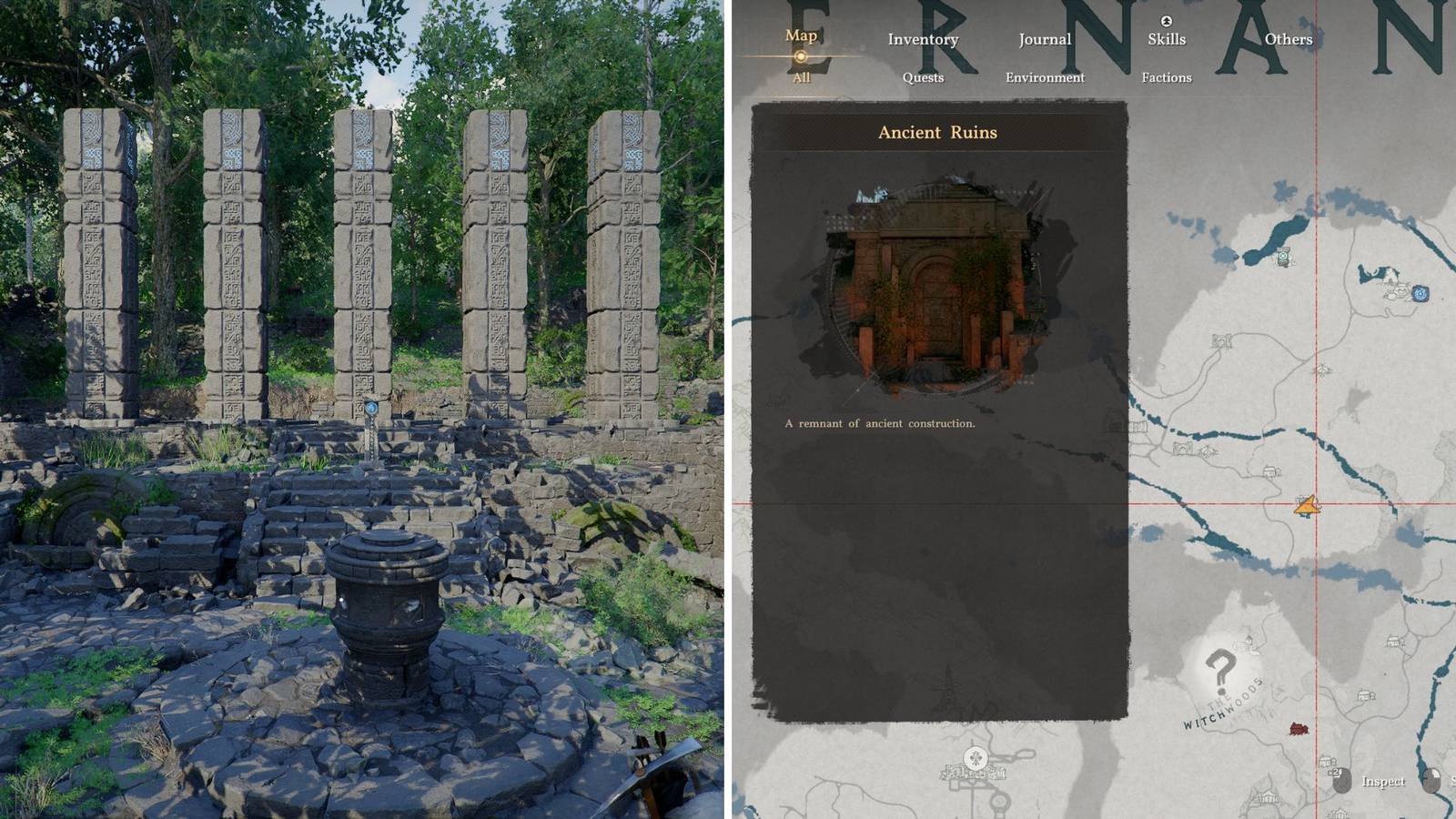The image size is (1456, 819).
Task: Click the village icon beside the x2 badge
Action: tap(1325, 762)
